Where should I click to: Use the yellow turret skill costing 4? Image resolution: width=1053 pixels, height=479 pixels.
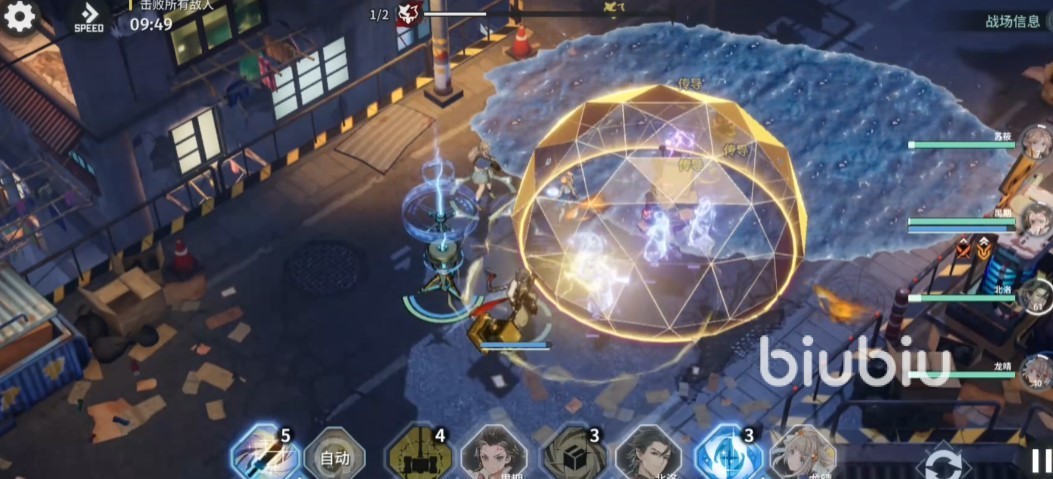418,457
